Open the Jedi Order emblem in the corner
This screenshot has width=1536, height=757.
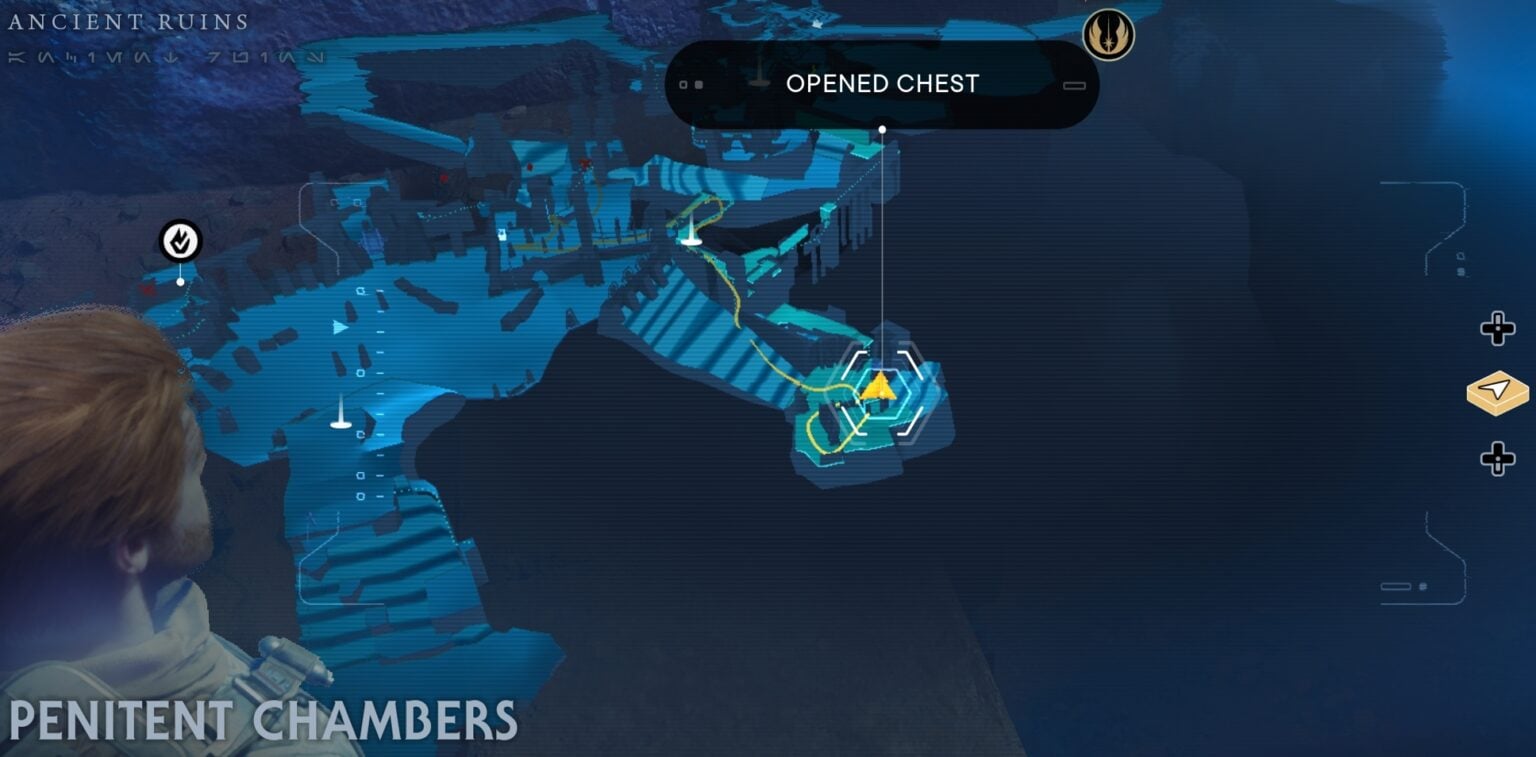tap(1108, 32)
